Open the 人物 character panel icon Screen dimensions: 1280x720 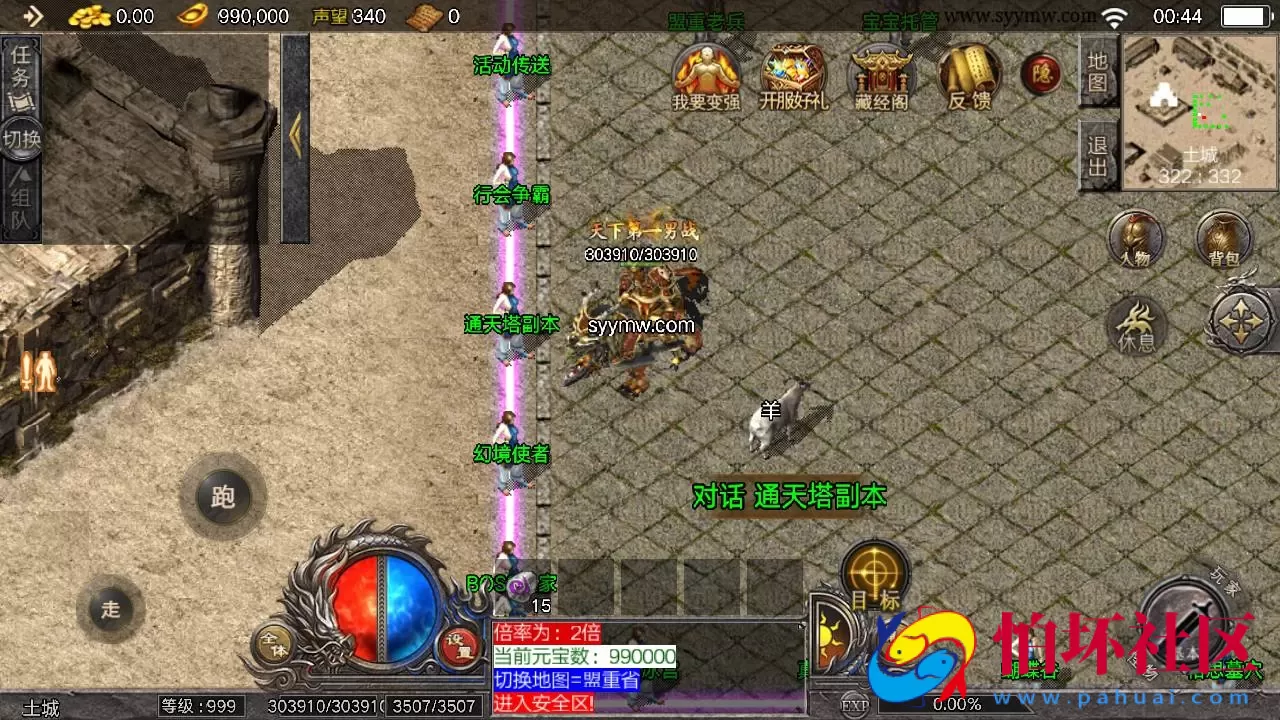1136,242
